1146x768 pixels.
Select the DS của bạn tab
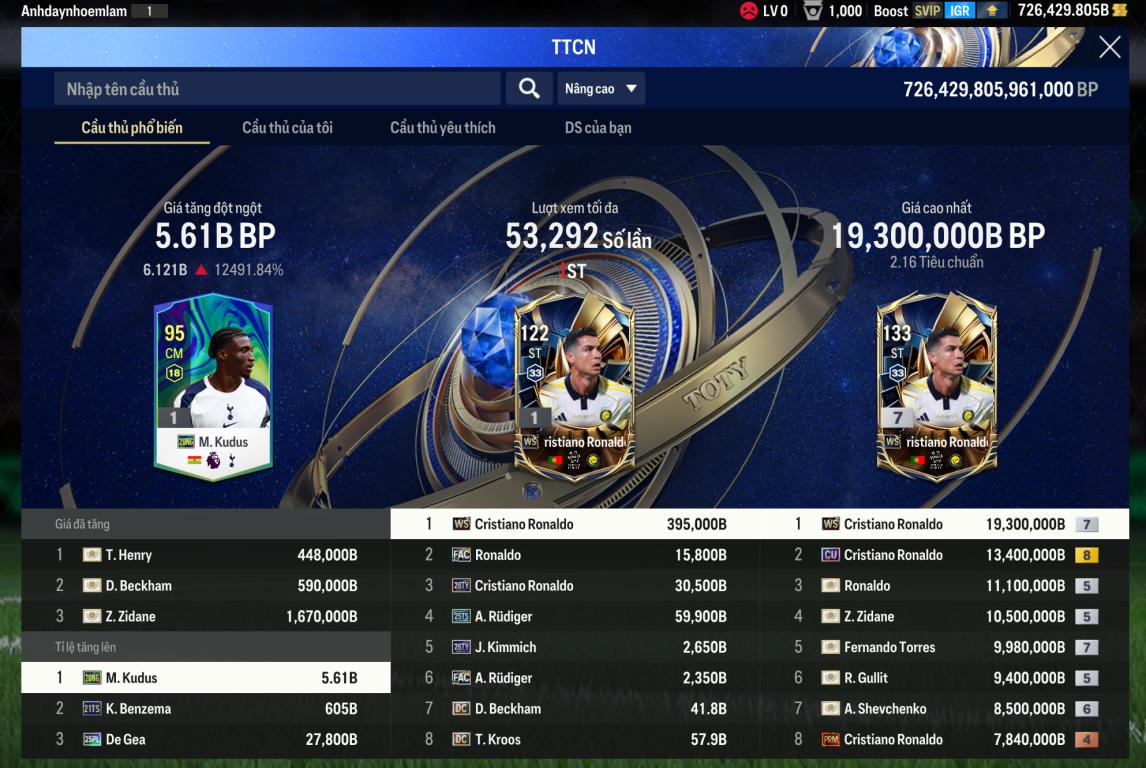click(597, 128)
